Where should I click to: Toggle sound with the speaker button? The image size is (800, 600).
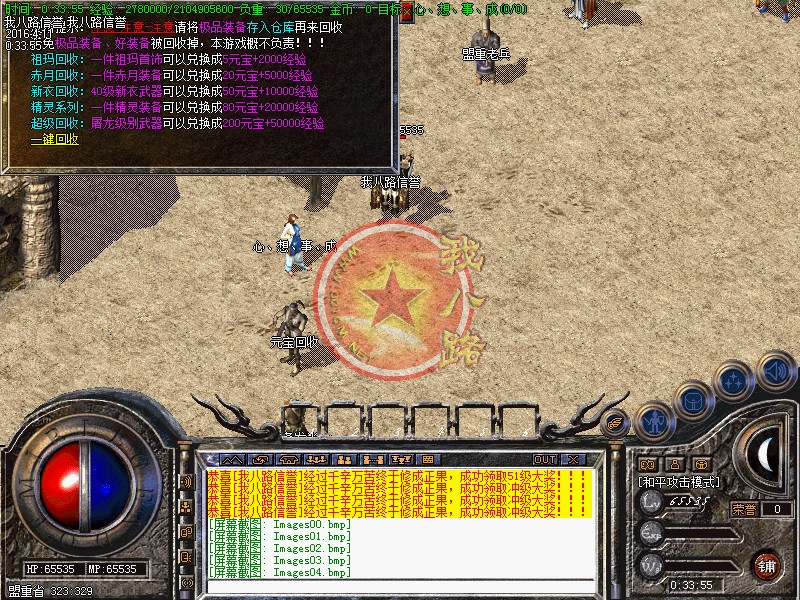point(773,370)
